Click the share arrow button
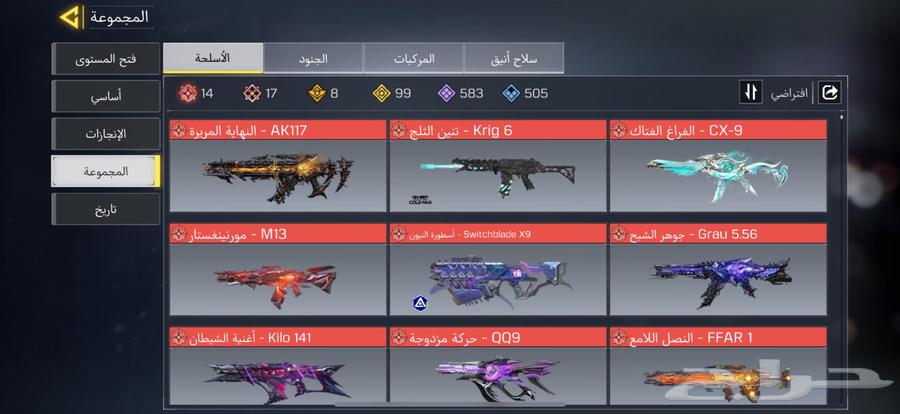 click(829, 93)
